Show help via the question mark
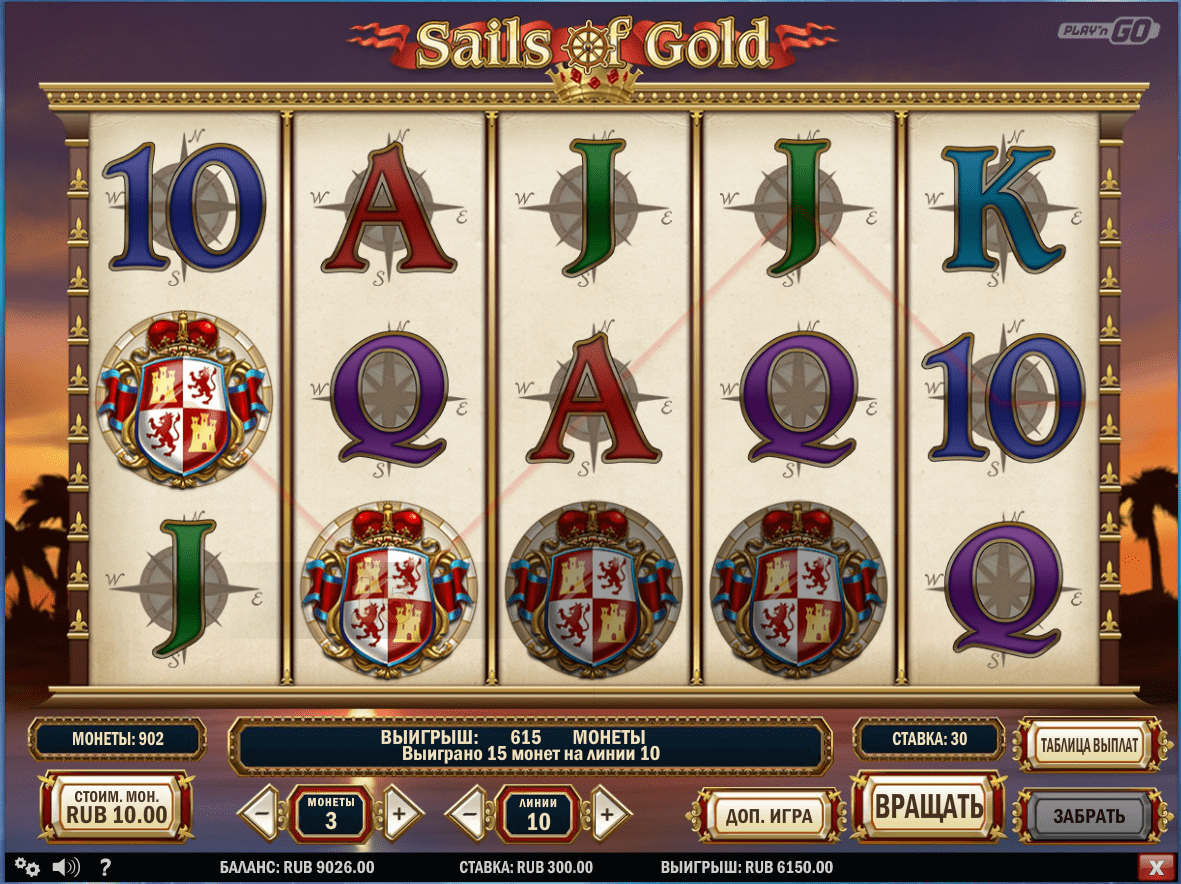The height and width of the screenshot is (884, 1181). (105, 867)
